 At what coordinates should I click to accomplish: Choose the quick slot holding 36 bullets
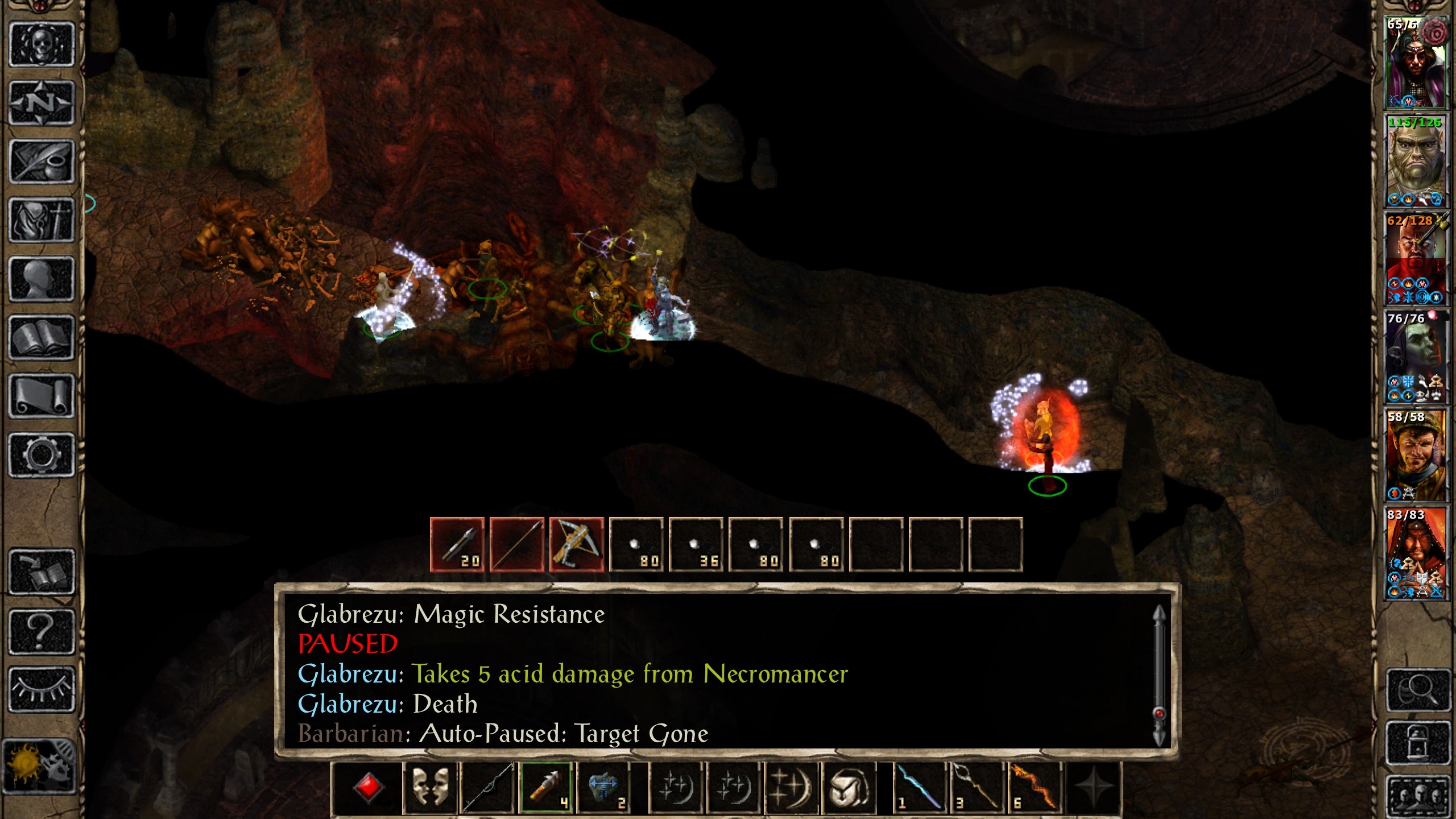pos(696,544)
